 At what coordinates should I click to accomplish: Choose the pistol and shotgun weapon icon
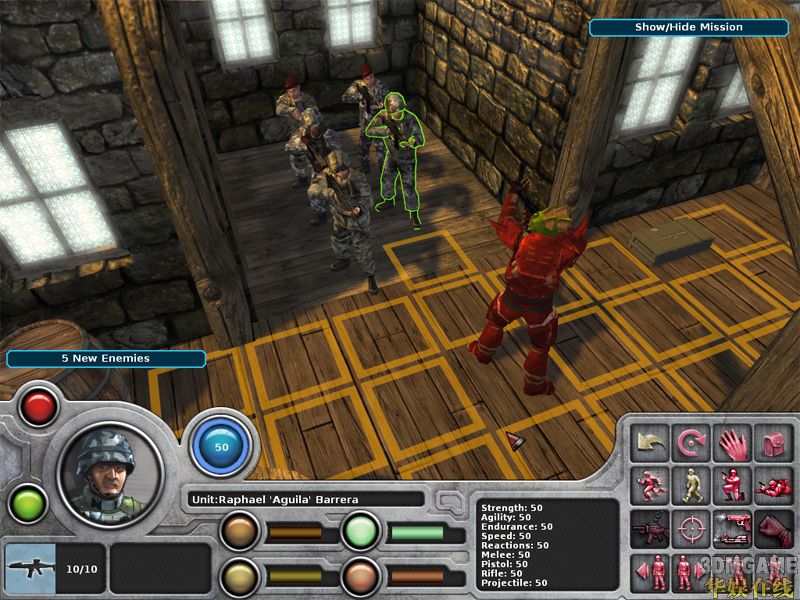pyautogui.click(x=732, y=528)
